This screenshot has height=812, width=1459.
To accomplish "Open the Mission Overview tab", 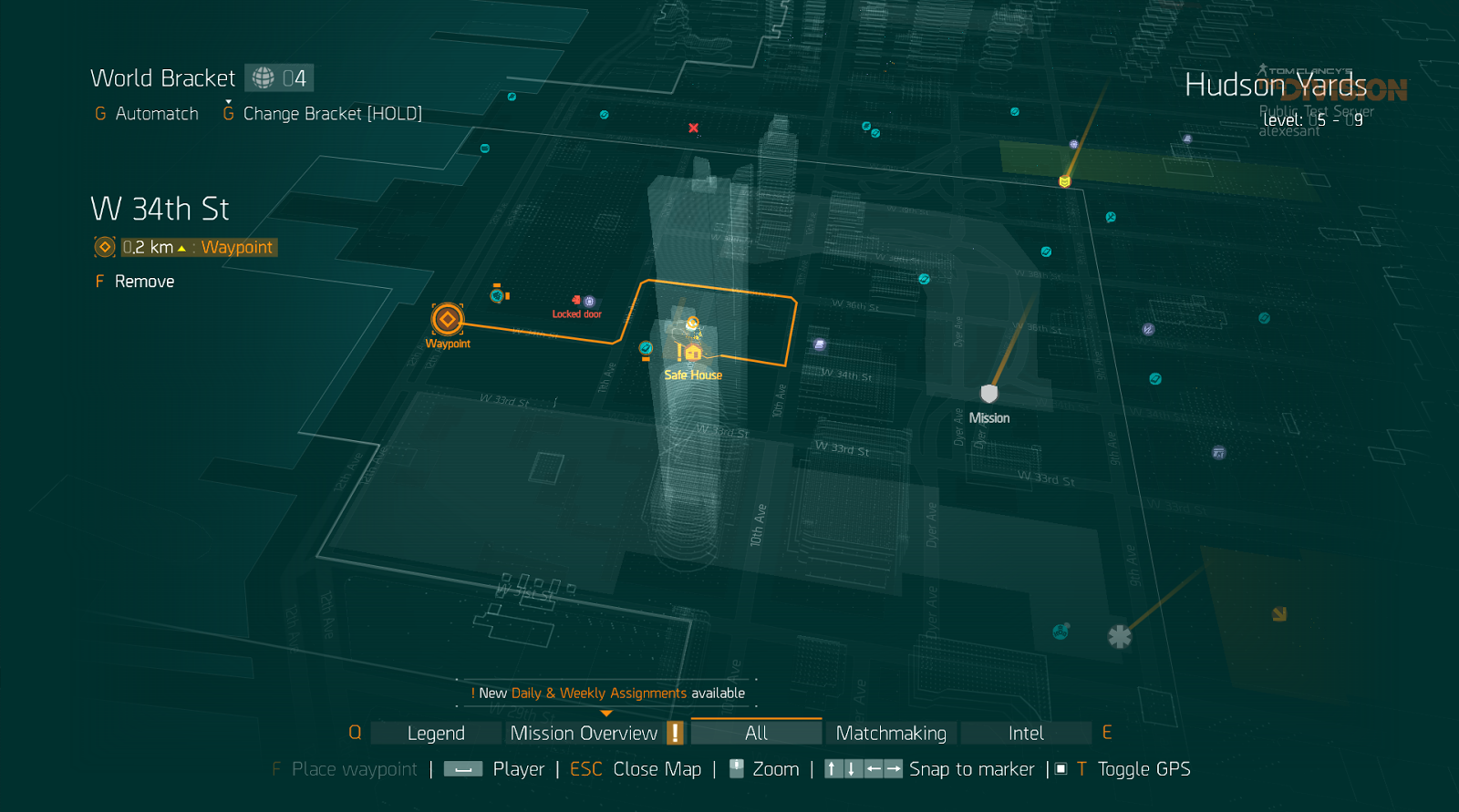I will [584, 733].
